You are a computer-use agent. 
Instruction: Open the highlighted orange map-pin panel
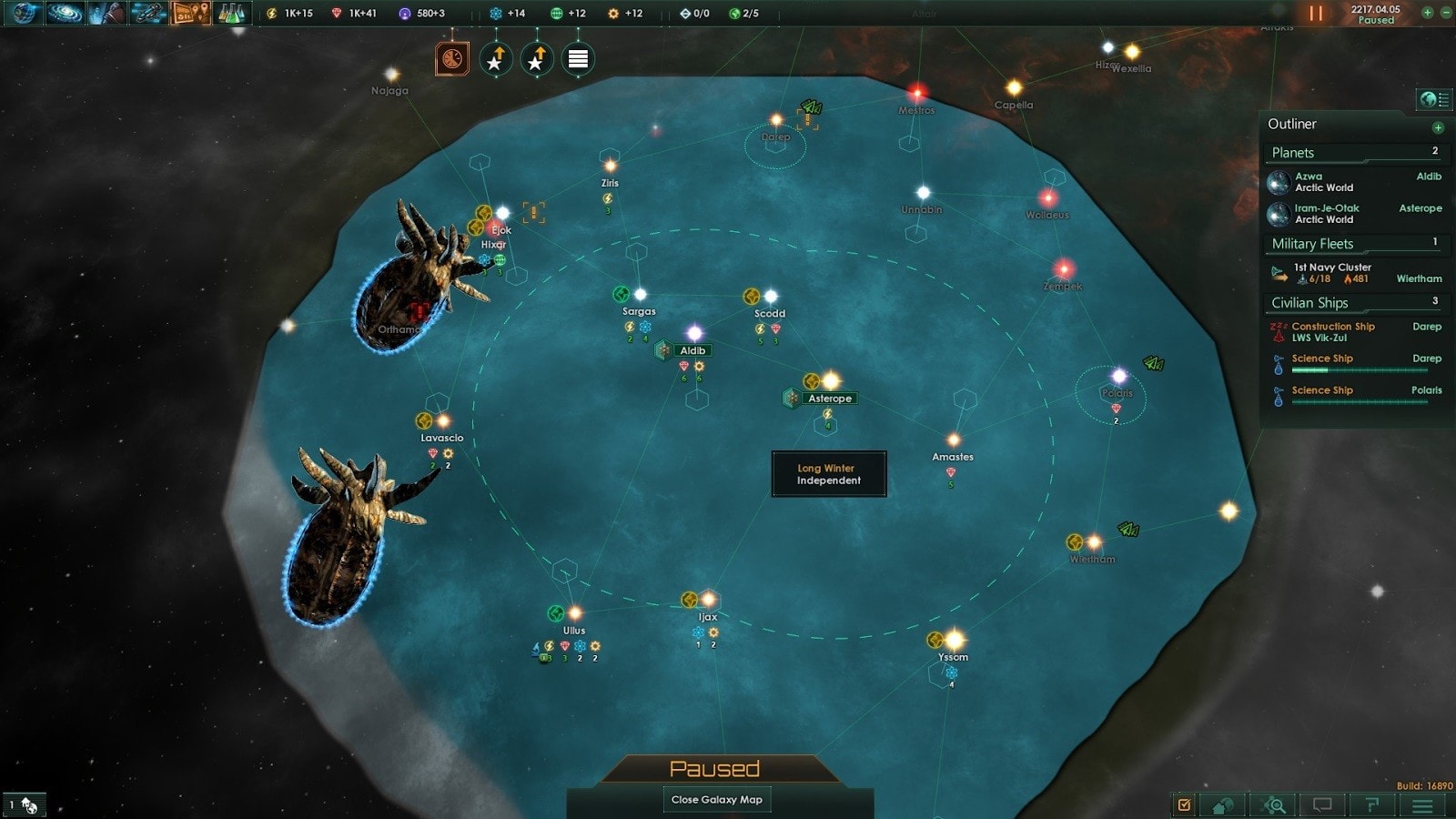[191, 13]
